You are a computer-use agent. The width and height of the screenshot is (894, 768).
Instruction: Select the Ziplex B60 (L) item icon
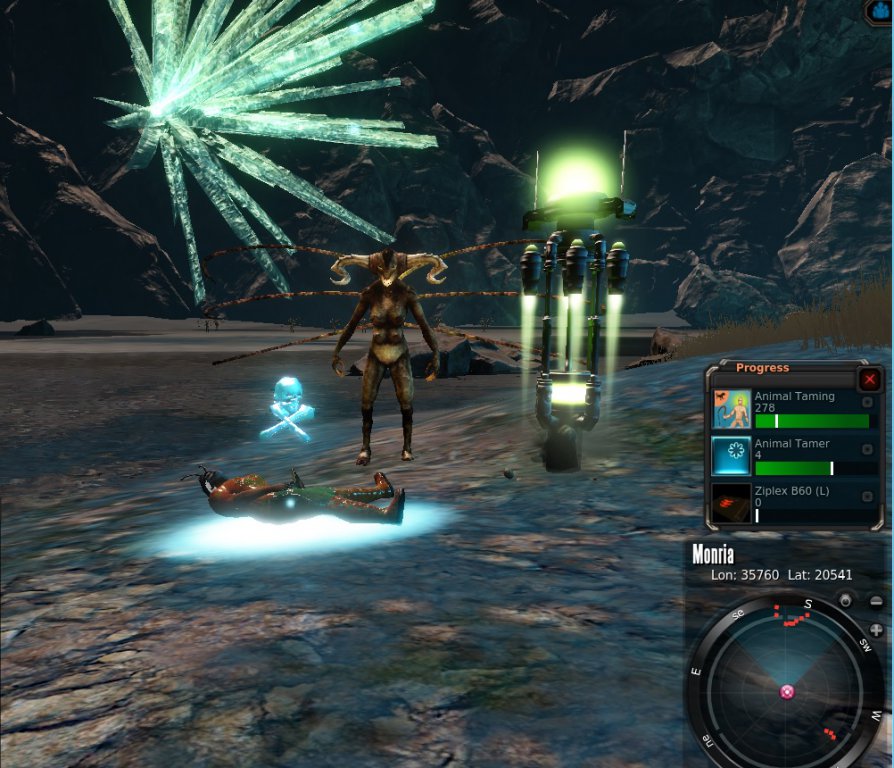(x=731, y=503)
